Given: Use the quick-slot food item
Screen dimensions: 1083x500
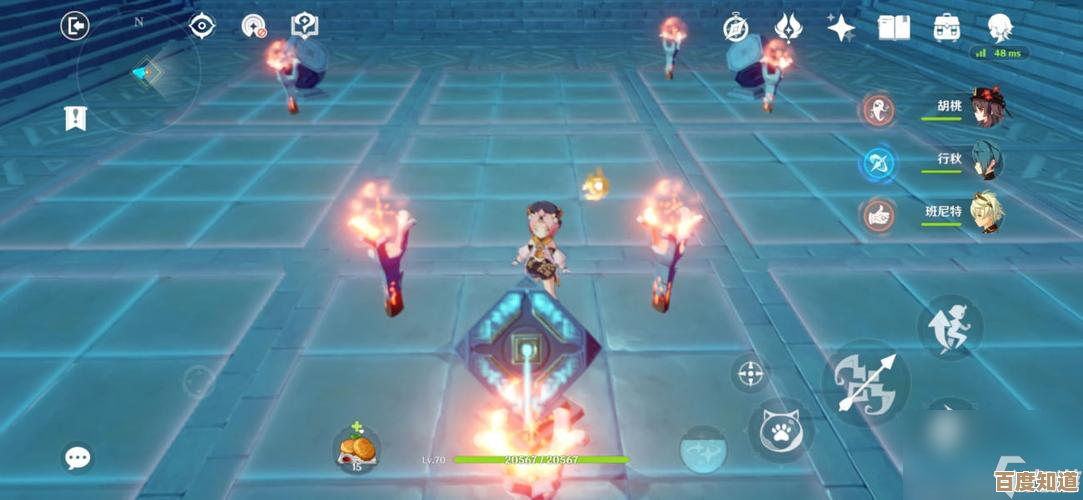Looking at the screenshot, I should coord(355,447).
